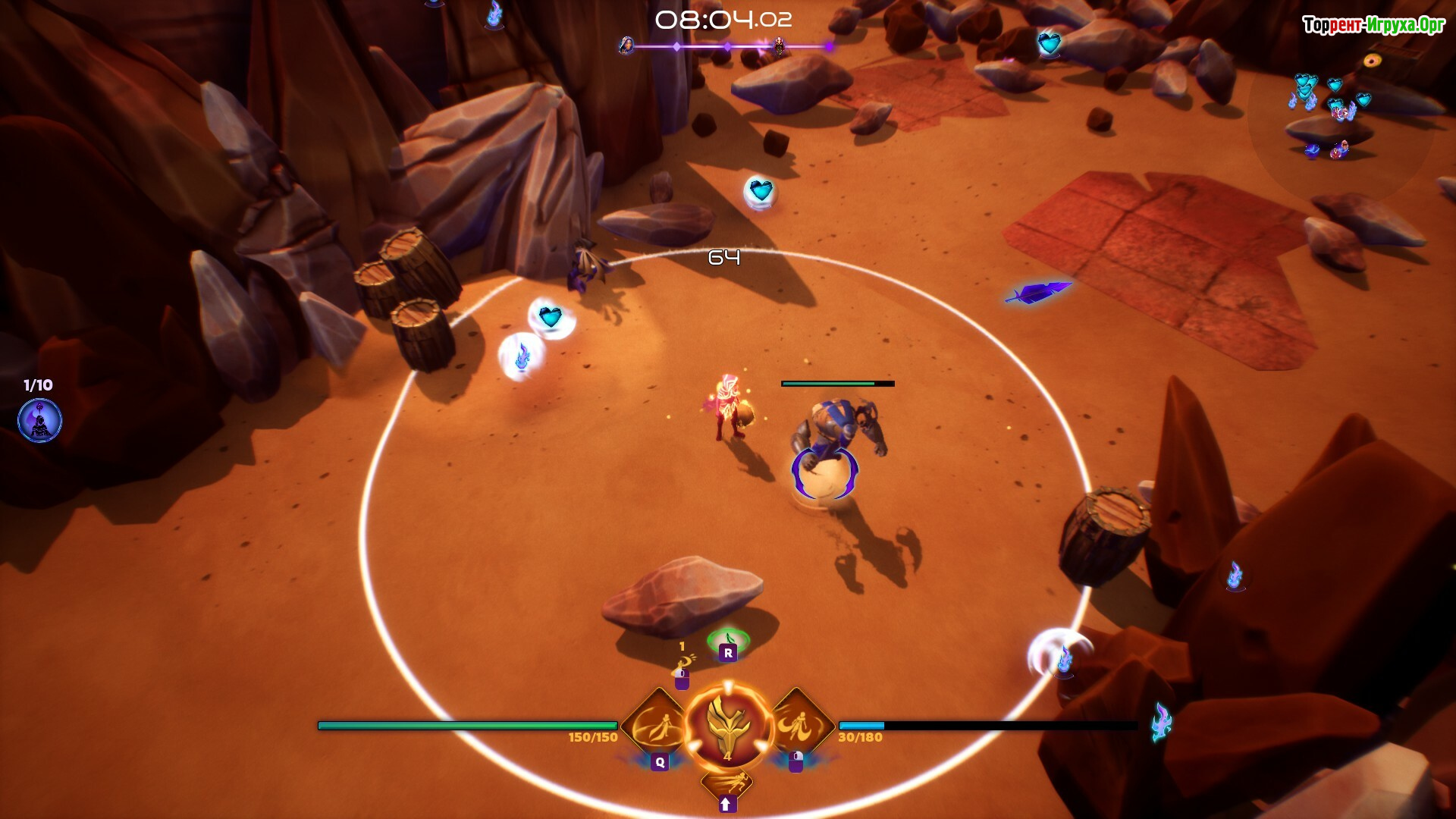Click the purple progress track under the timer
The width and height of the screenshot is (1456, 819).
[728, 47]
